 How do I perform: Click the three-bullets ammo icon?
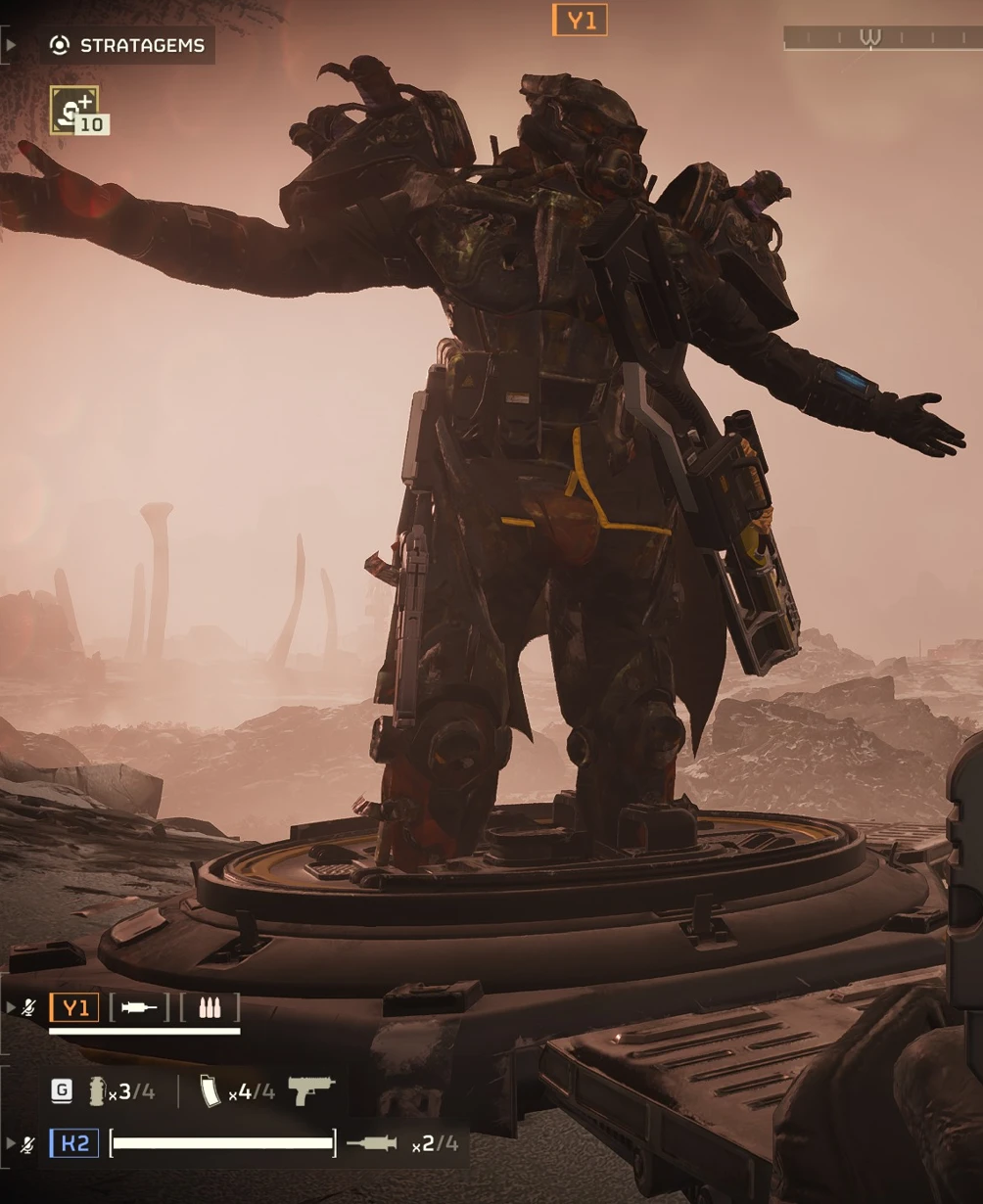[210, 1007]
